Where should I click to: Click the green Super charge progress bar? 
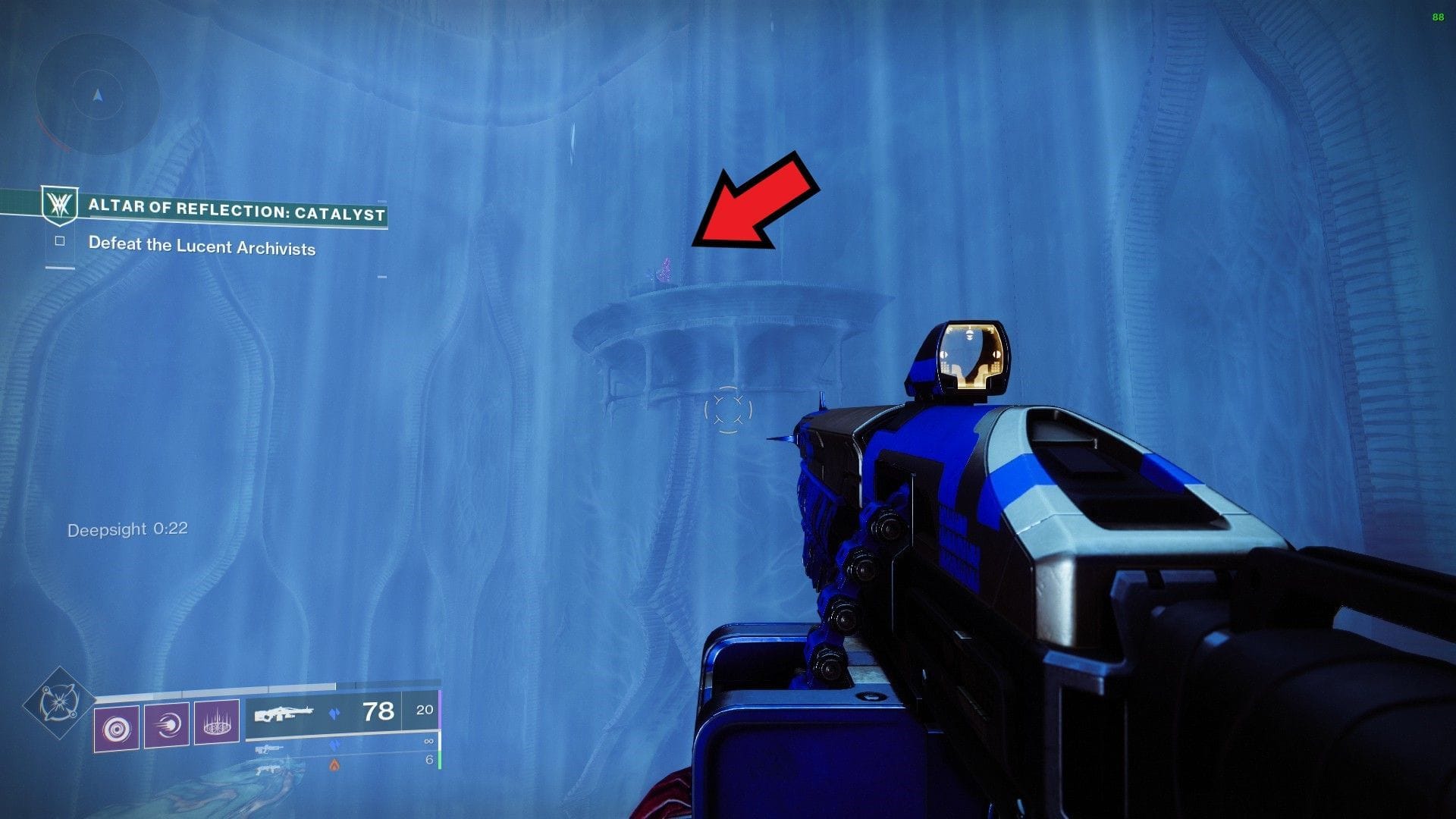click(438, 763)
